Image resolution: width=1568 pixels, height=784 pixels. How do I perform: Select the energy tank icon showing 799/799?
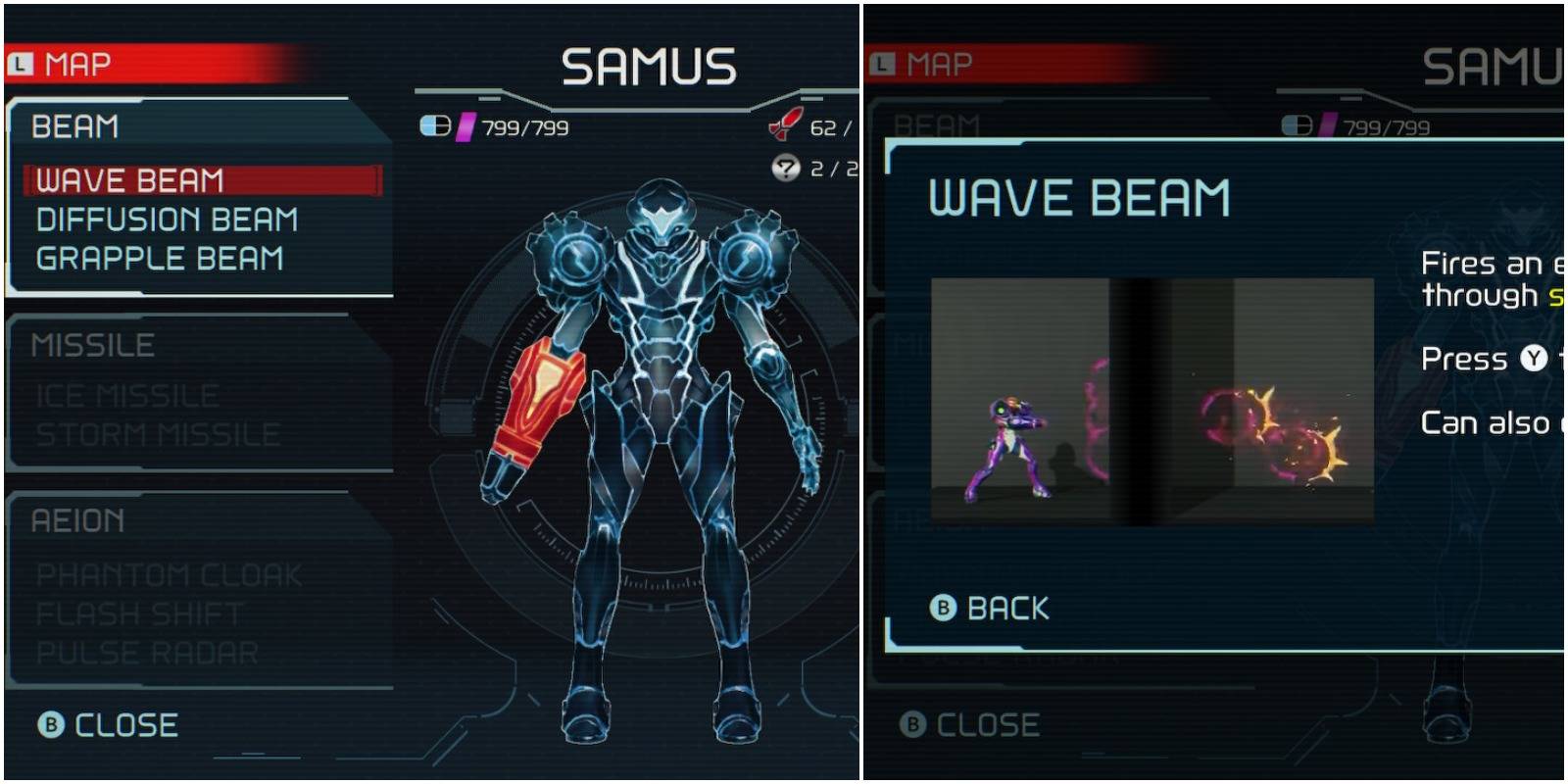[x=436, y=124]
